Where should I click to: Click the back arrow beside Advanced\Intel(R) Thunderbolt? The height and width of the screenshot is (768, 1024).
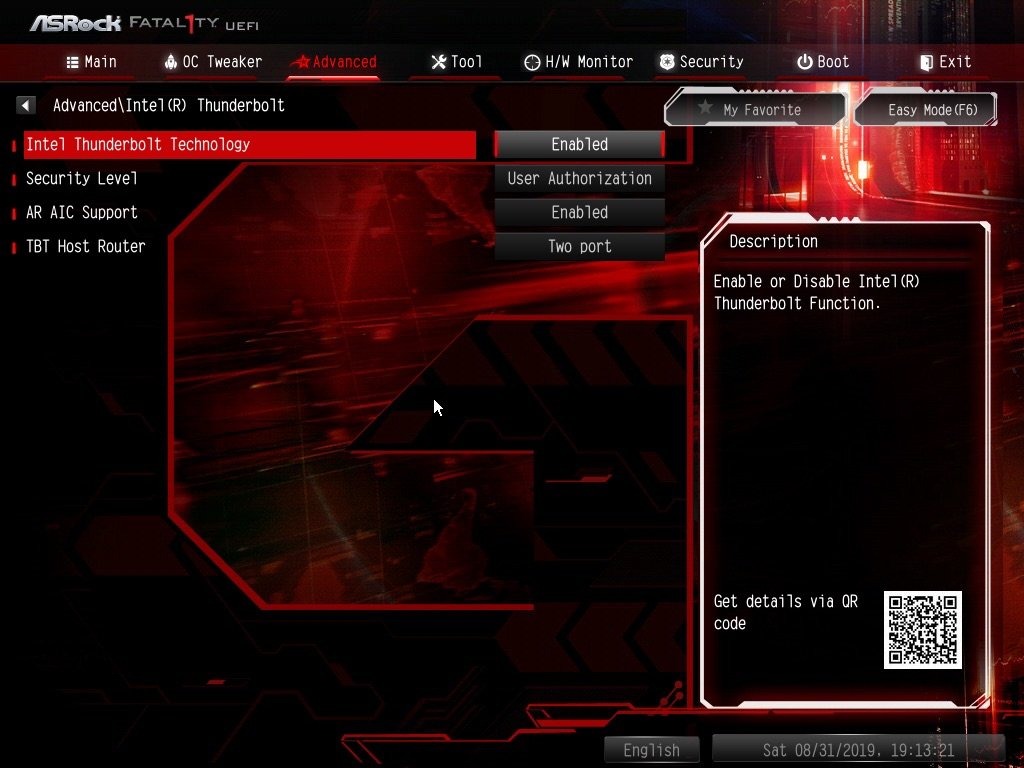pyautogui.click(x=26, y=105)
